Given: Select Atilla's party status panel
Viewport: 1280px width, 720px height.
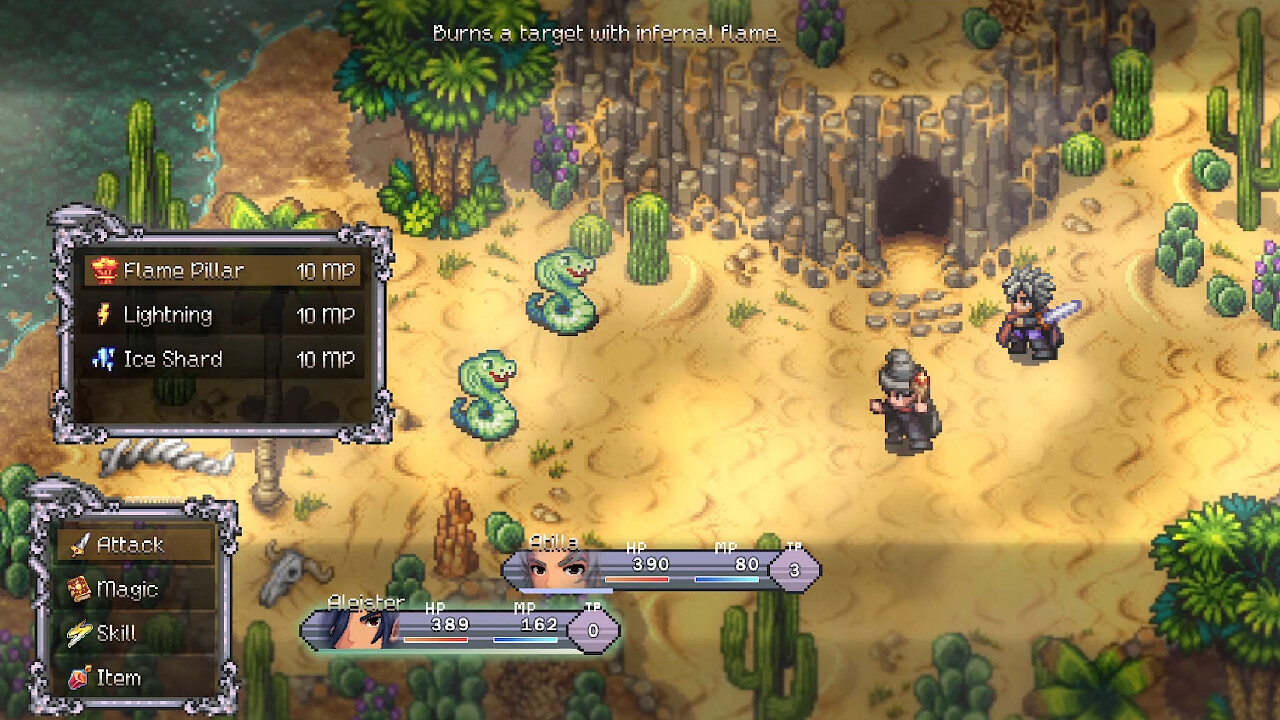Looking at the screenshot, I should click(x=660, y=568).
